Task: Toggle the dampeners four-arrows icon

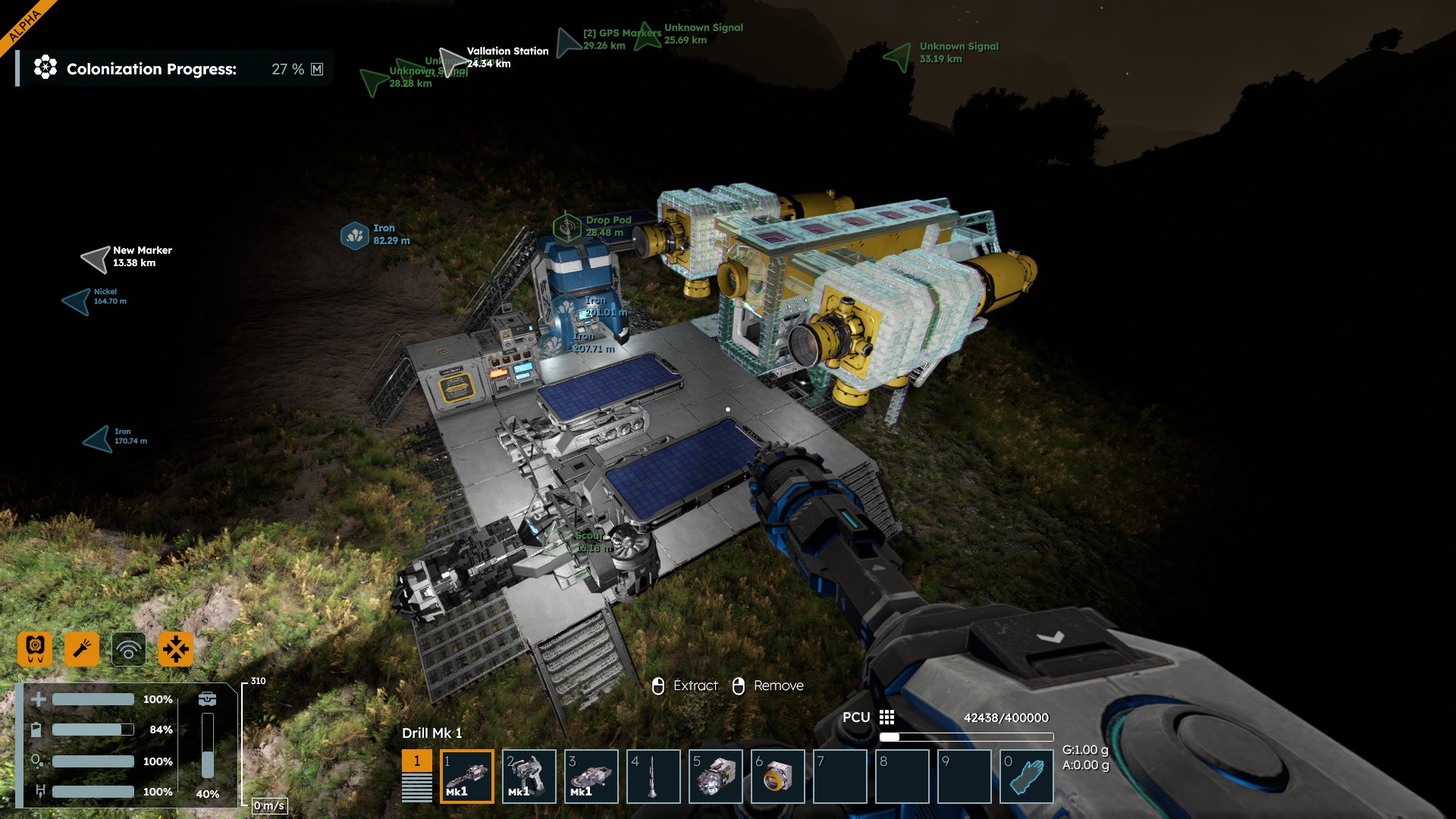Action: pos(176,649)
